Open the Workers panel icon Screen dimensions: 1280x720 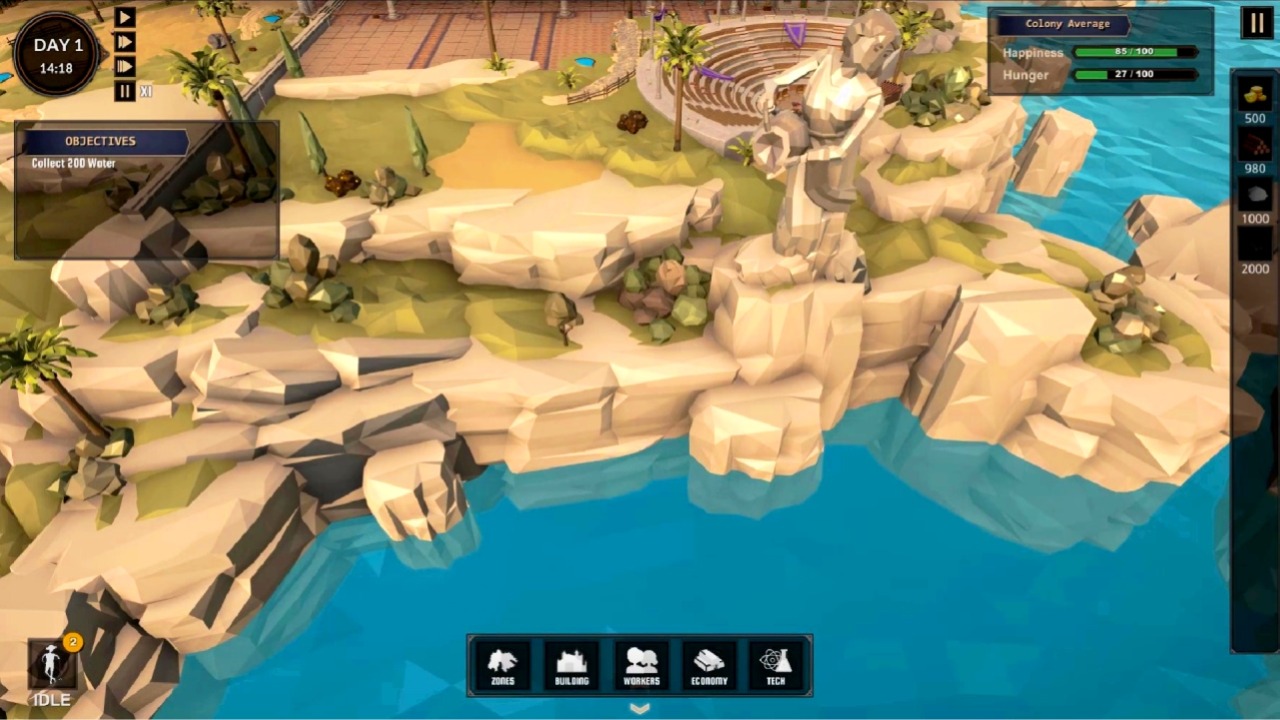tap(640, 664)
